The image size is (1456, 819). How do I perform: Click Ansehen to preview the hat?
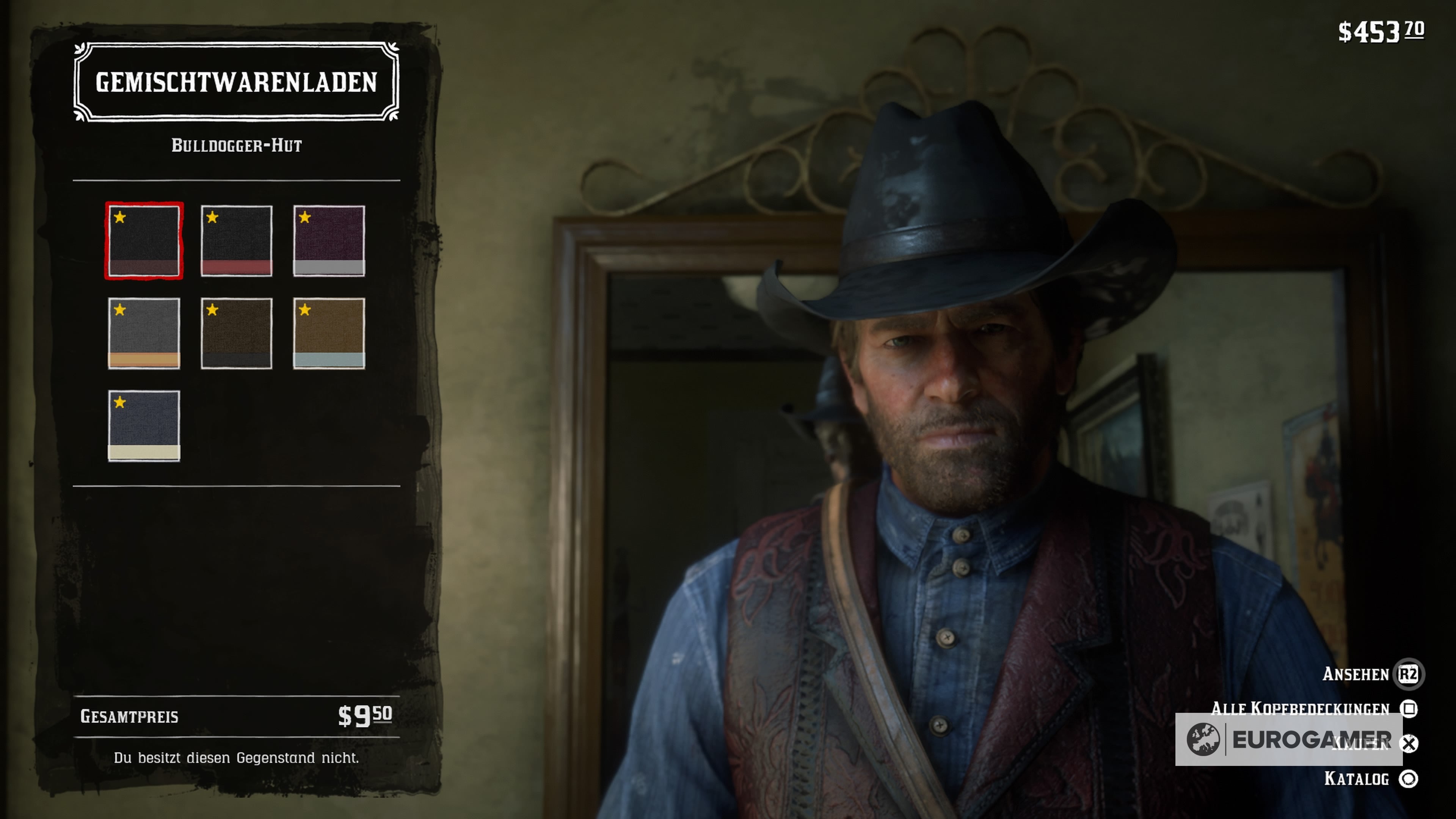point(1357,674)
